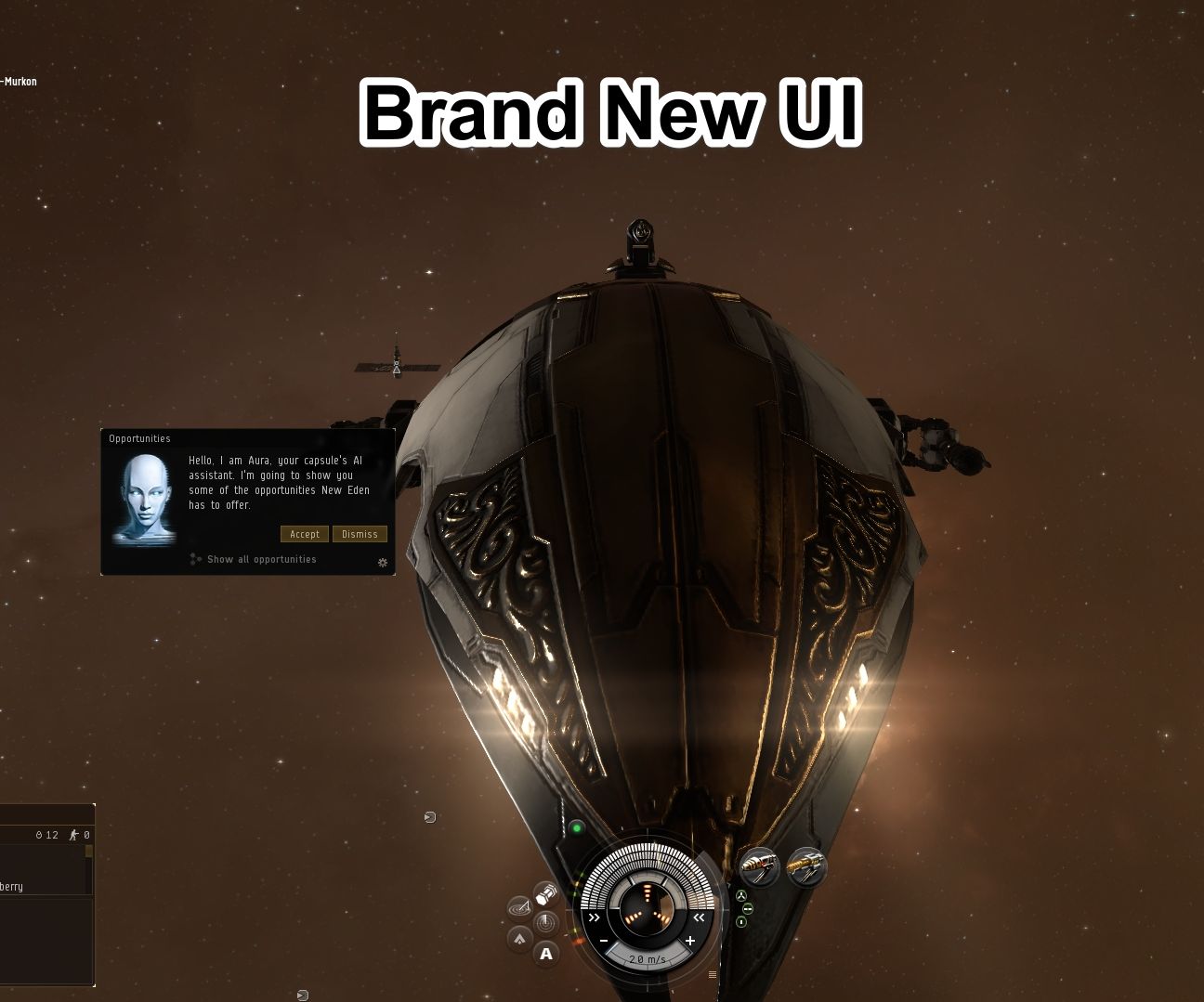
Task: Accept Aura's opportunities offer
Action: 304,534
